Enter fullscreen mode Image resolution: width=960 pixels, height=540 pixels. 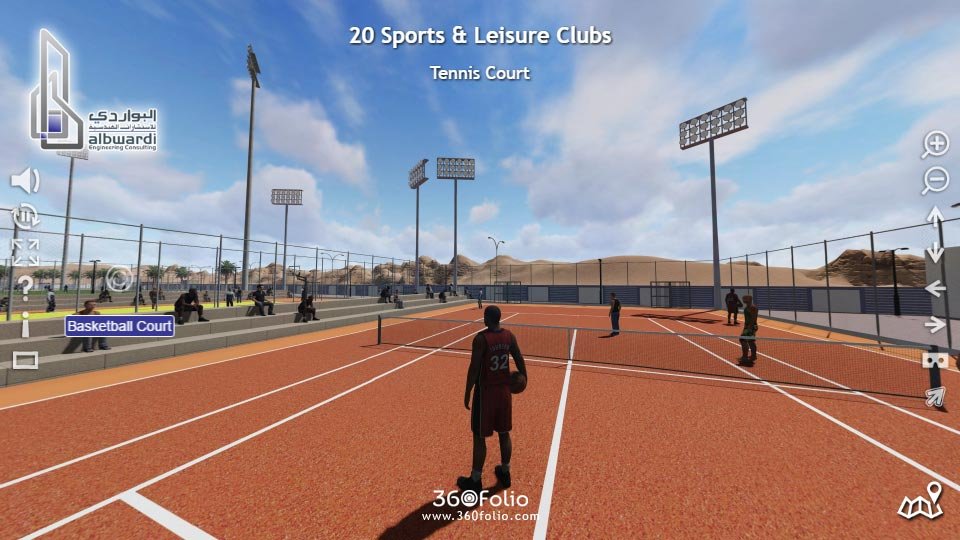point(25,251)
